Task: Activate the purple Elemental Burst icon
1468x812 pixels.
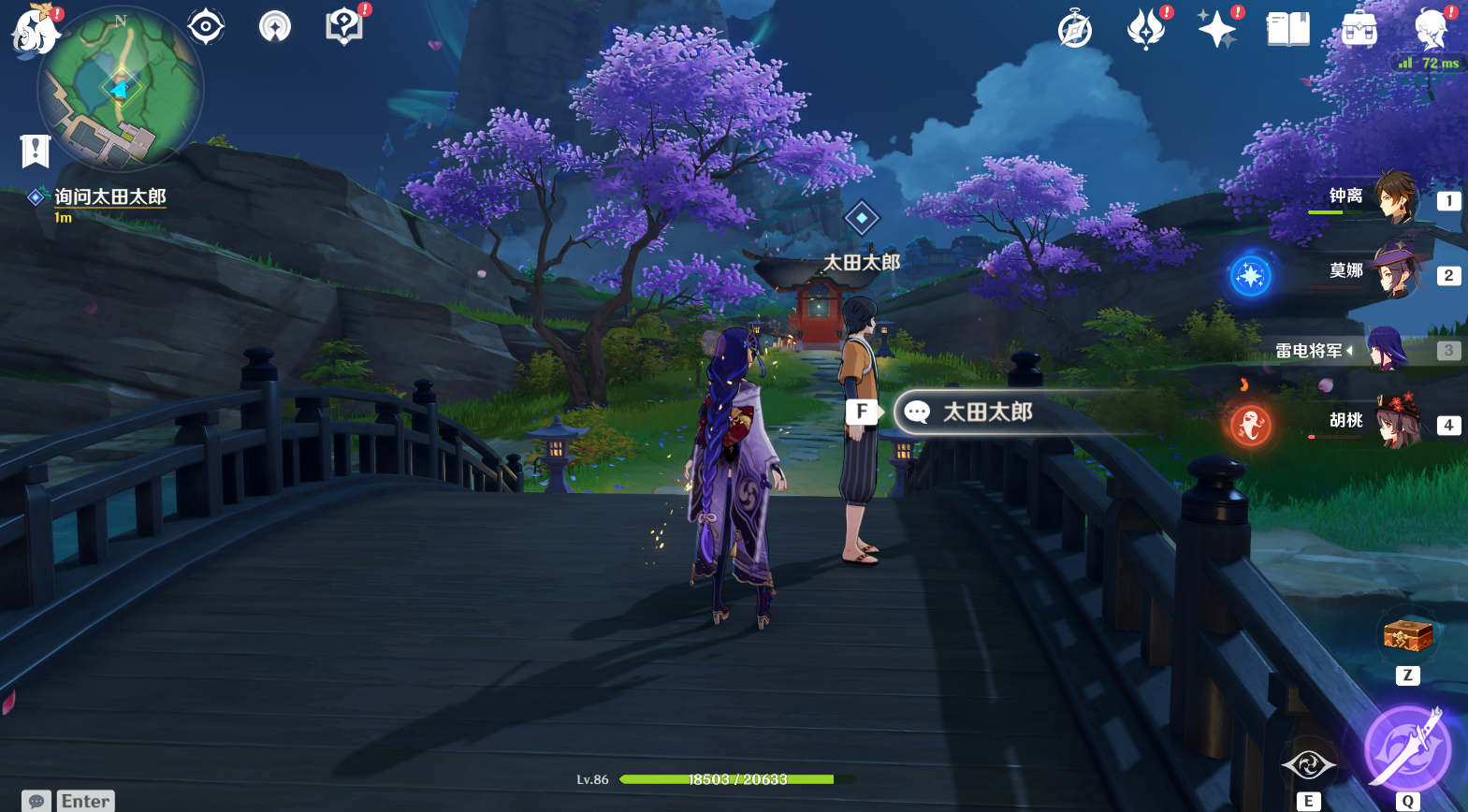Action: coord(1407,748)
